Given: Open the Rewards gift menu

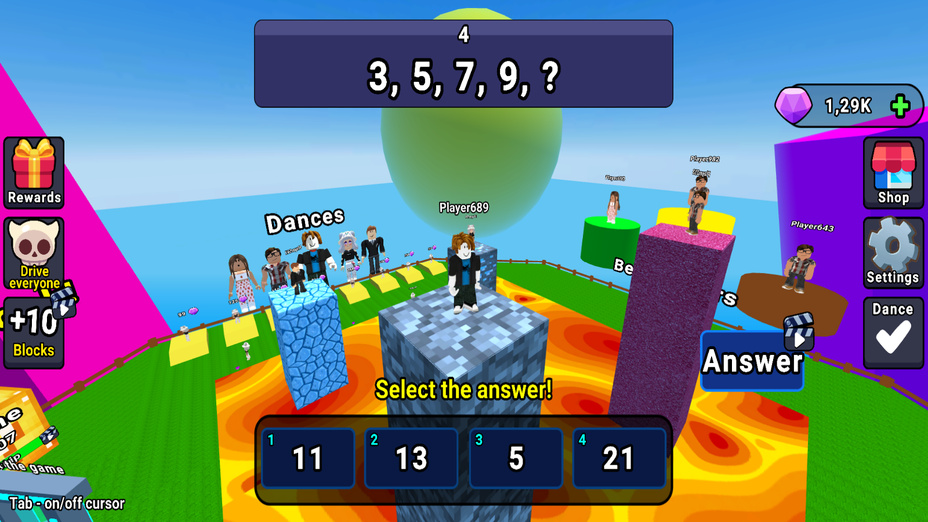Looking at the screenshot, I should pyautogui.click(x=34, y=173).
